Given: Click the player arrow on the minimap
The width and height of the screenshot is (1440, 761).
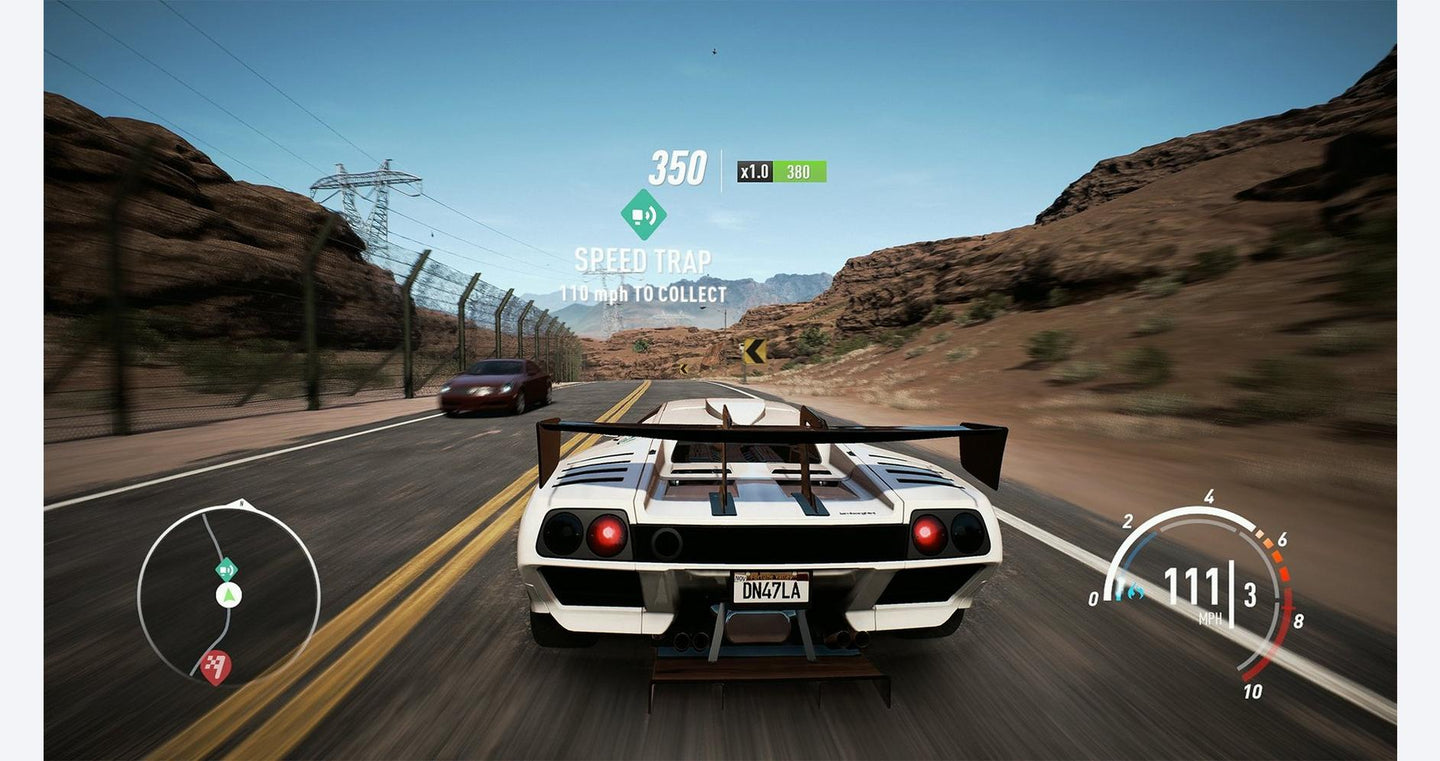Looking at the screenshot, I should click(229, 596).
